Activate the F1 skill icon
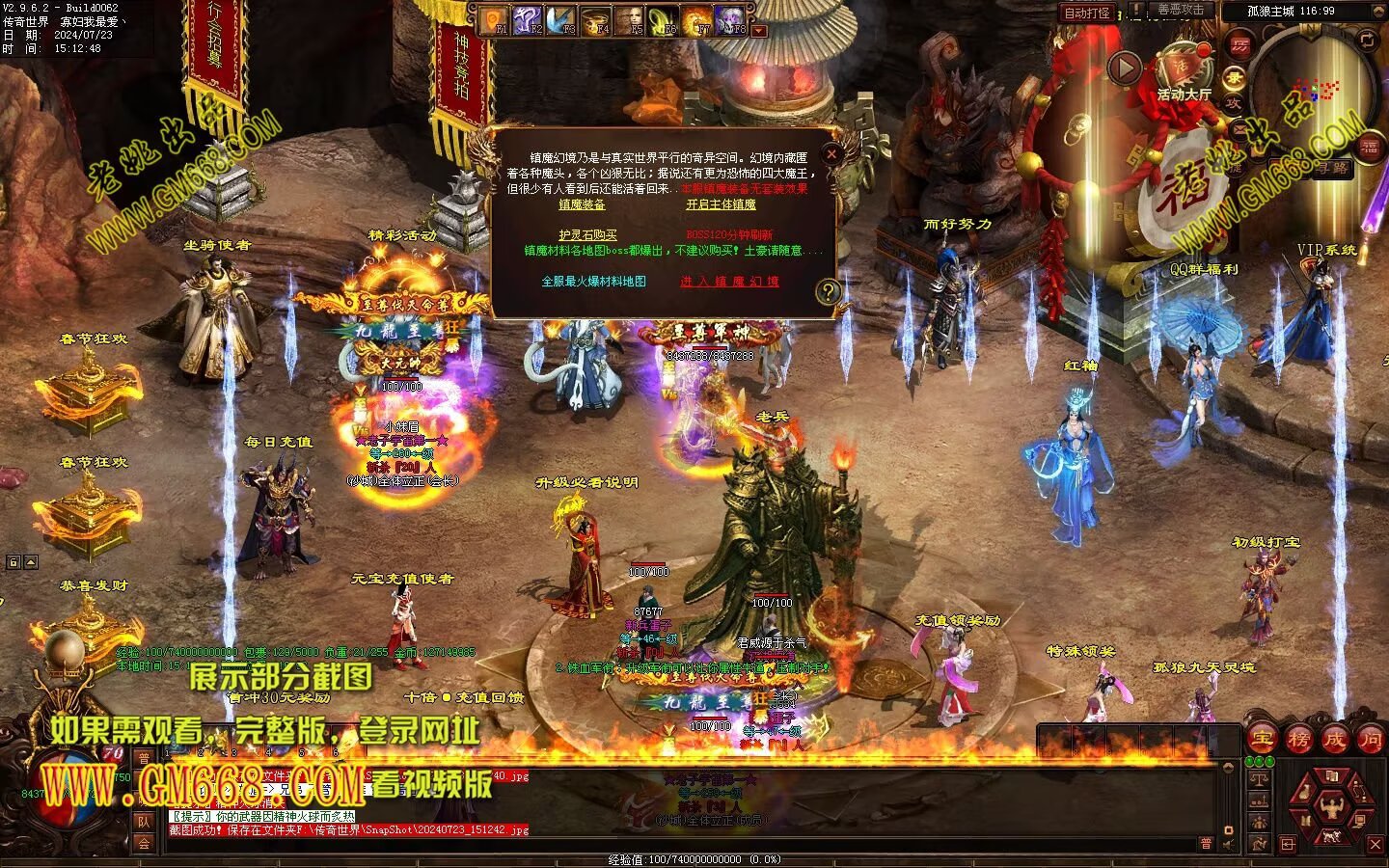This screenshot has width=1389, height=868. click(x=495, y=19)
